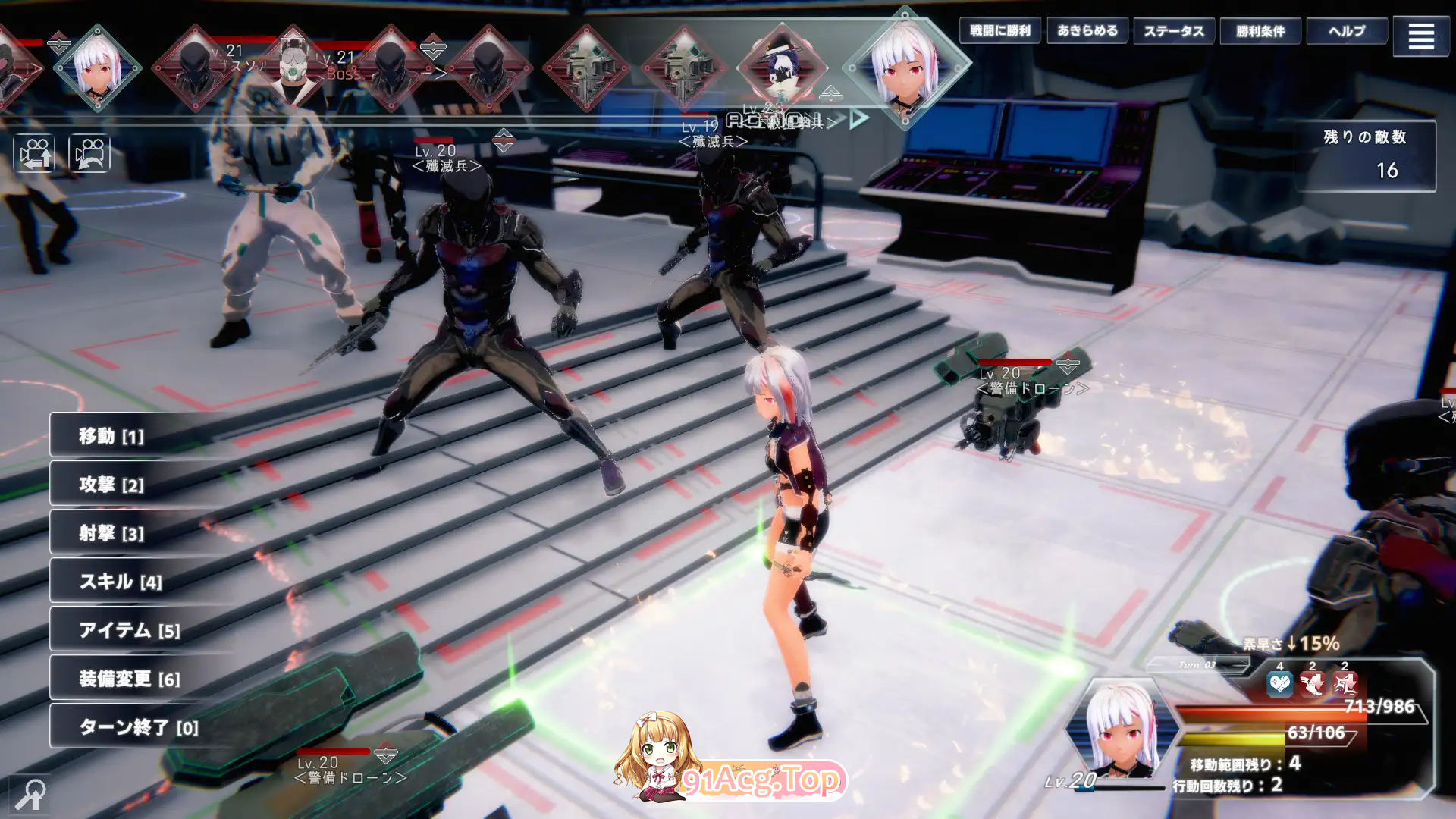Switch to the ステータス screen
The height and width of the screenshot is (819, 1456).
1174,32
